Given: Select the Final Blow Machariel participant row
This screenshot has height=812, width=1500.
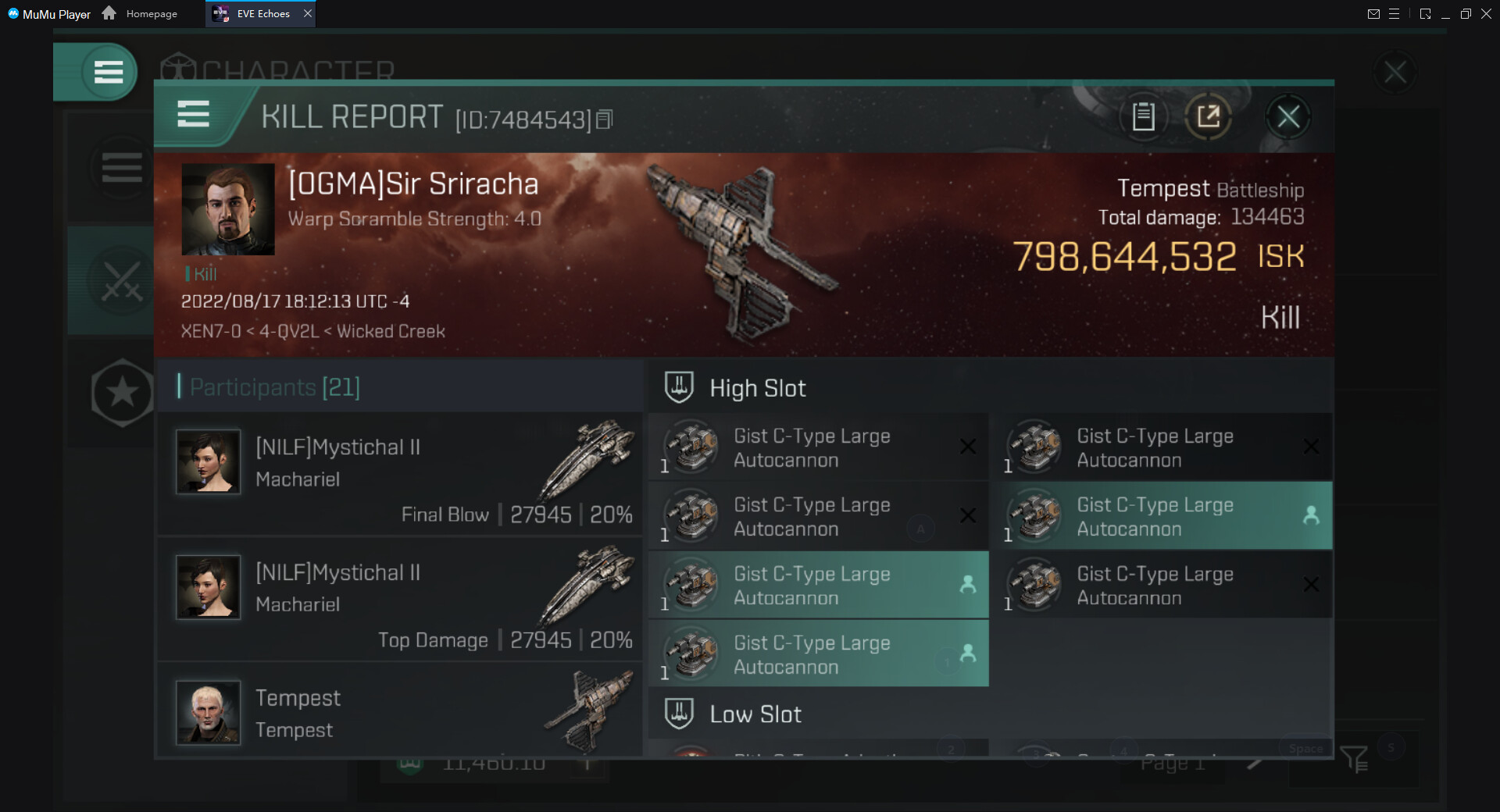Looking at the screenshot, I should click(x=400, y=474).
